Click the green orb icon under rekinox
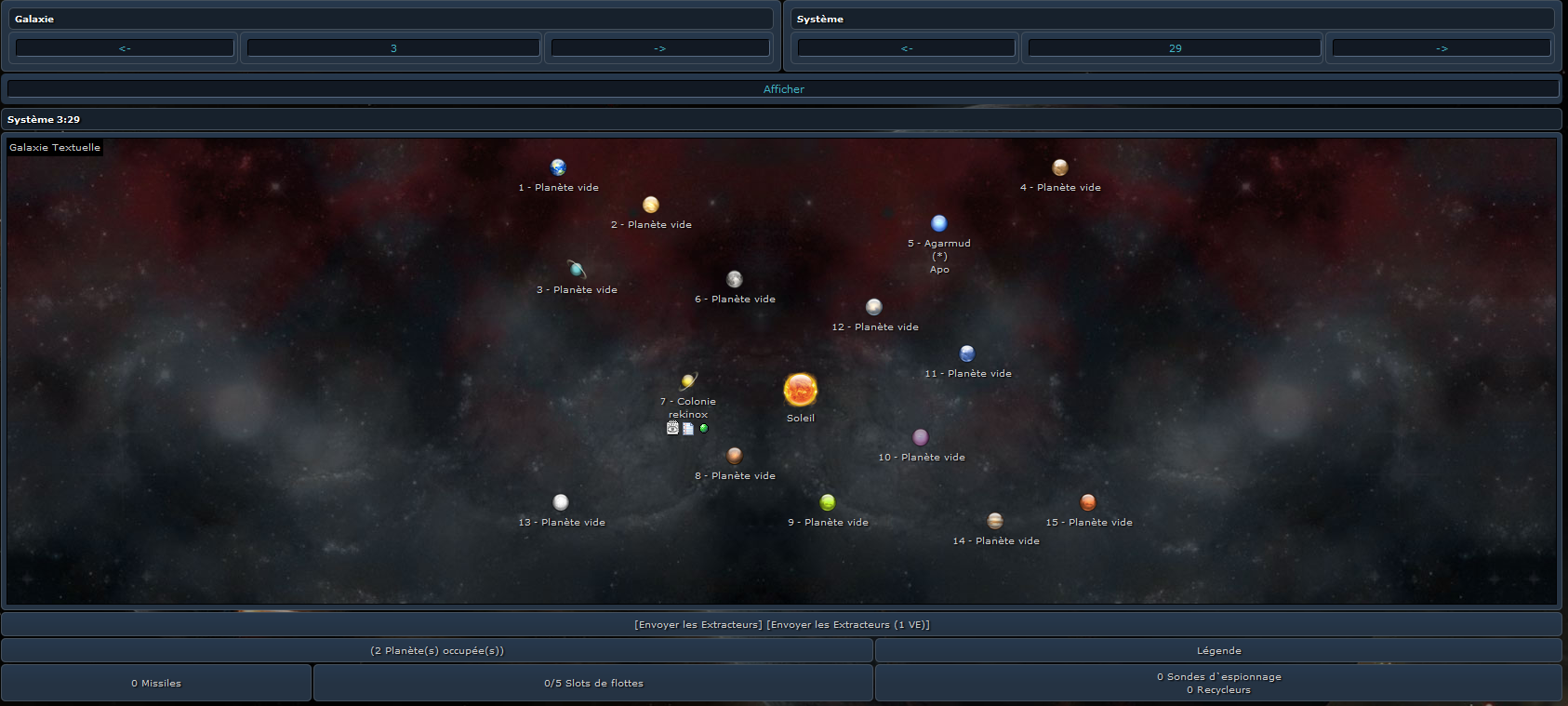Image resolution: width=1568 pixels, height=706 pixels. pos(704,428)
